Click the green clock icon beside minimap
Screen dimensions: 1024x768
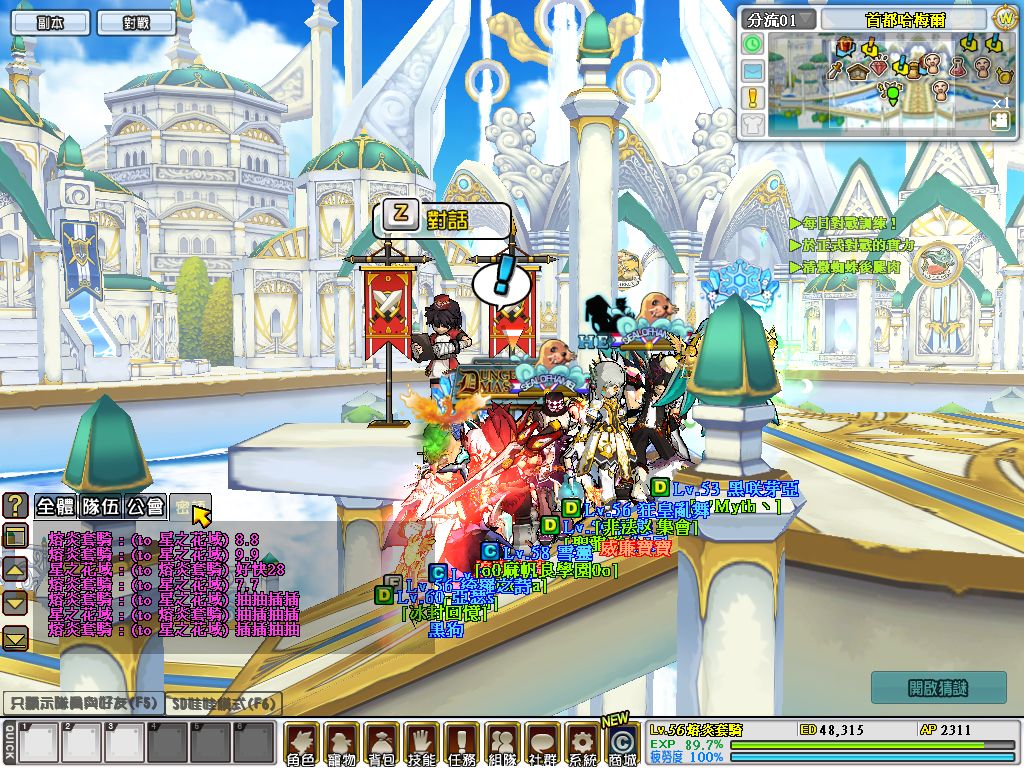pyautogui.click(x=752, y=44)
